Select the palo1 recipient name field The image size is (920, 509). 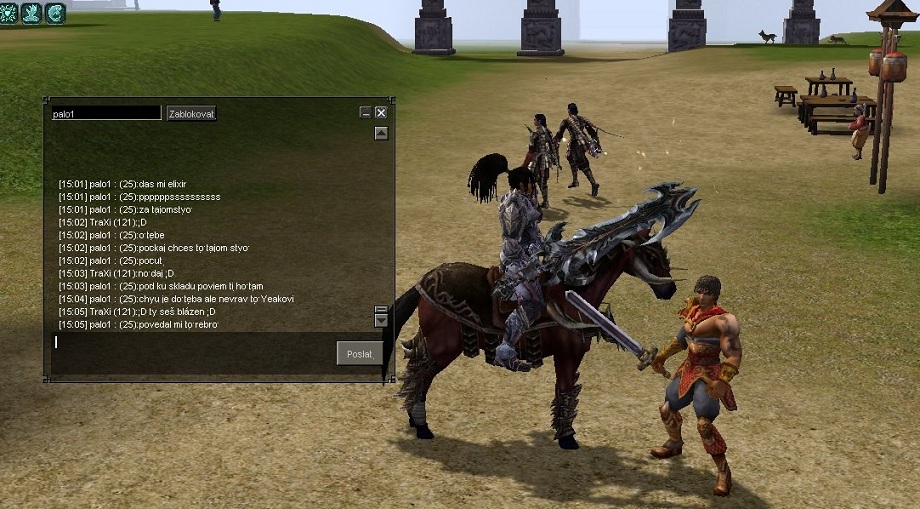(105, 113)
